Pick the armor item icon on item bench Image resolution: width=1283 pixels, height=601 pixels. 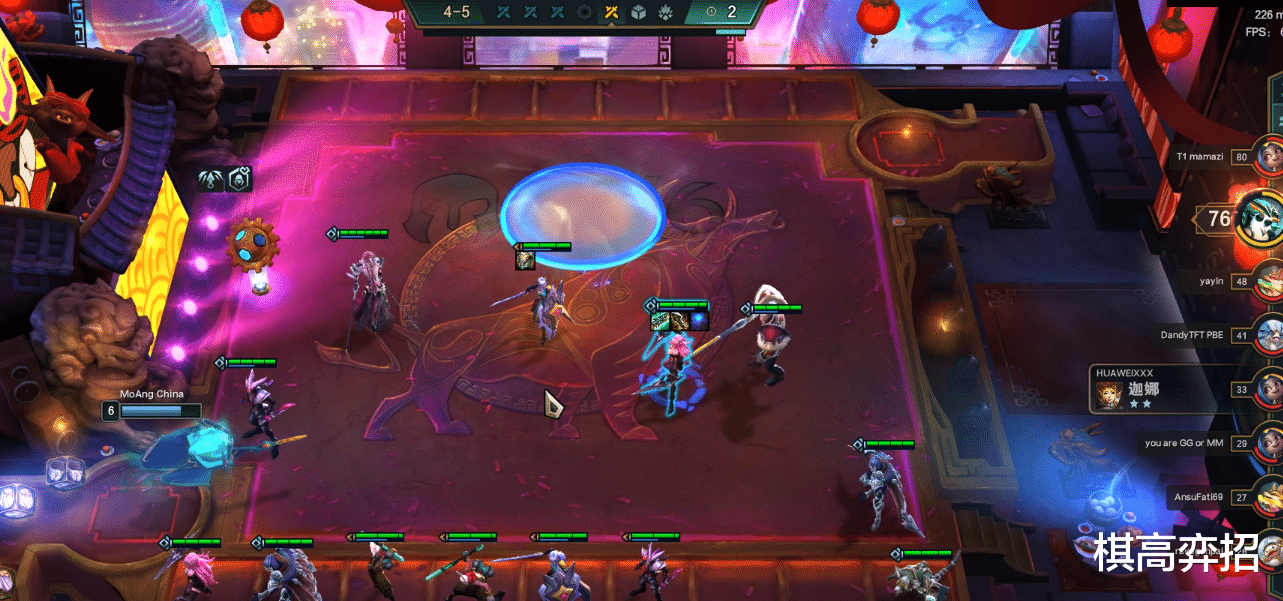(239, 179)
